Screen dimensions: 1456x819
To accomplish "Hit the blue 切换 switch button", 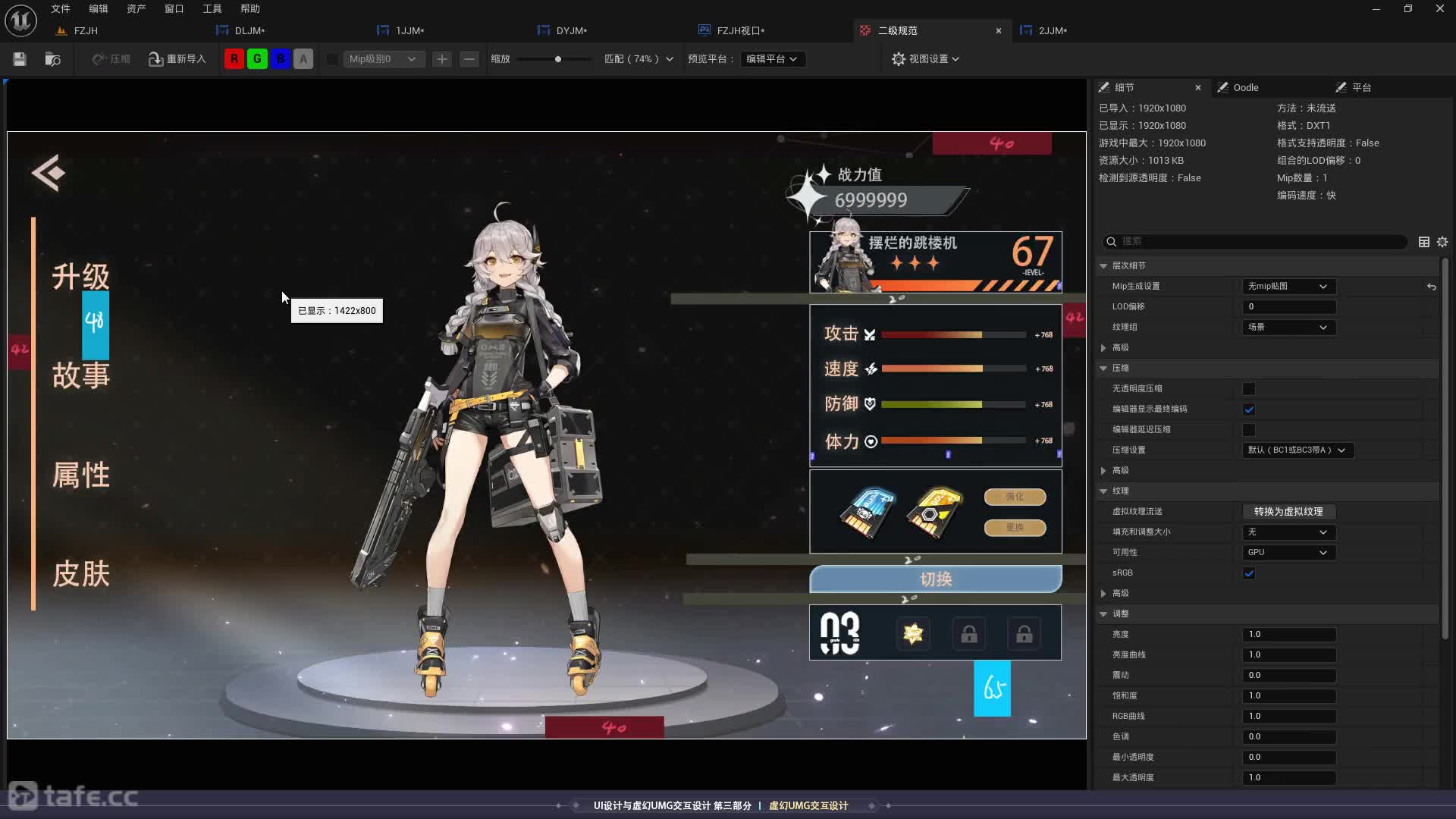I will pyautogui.click(x=935, y=579).
